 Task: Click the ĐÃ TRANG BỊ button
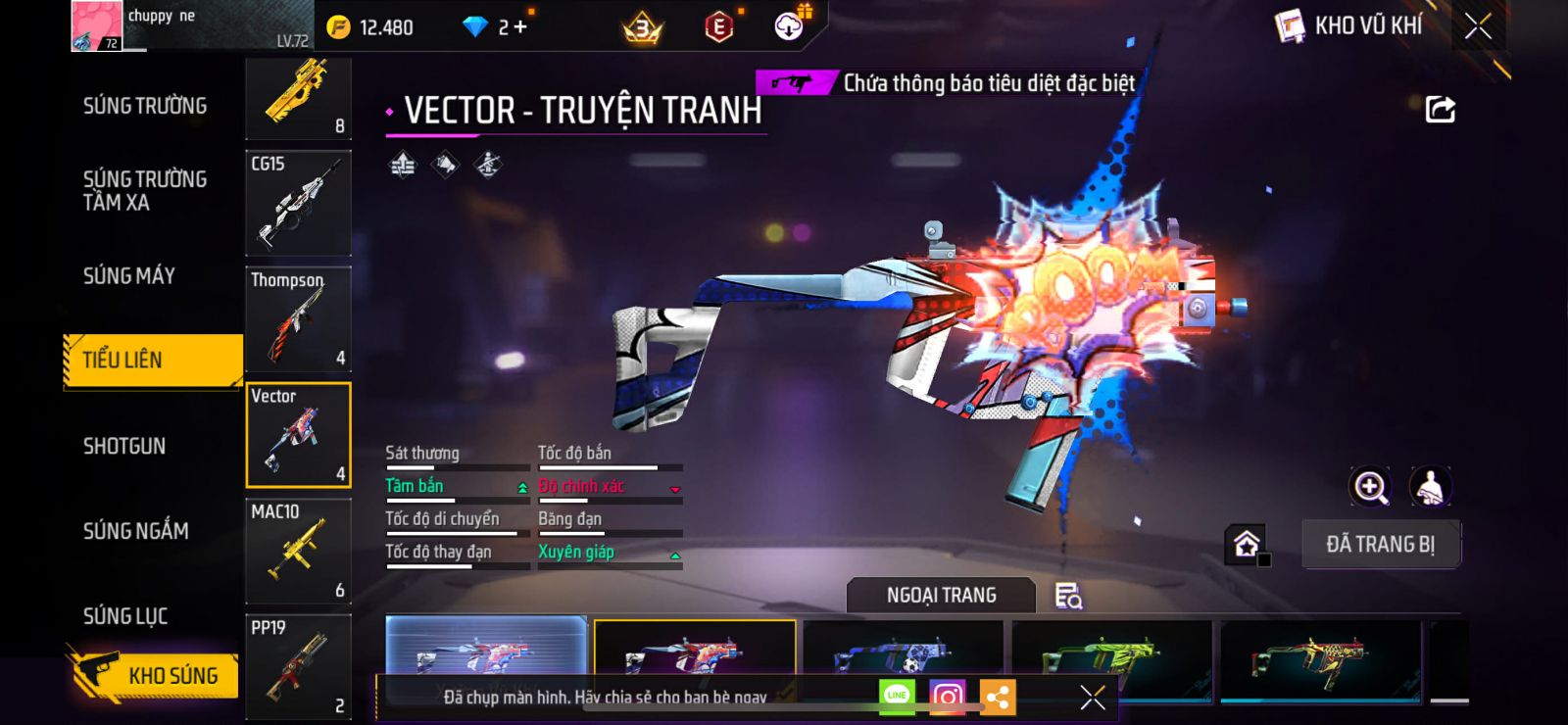click(1380, 545)
